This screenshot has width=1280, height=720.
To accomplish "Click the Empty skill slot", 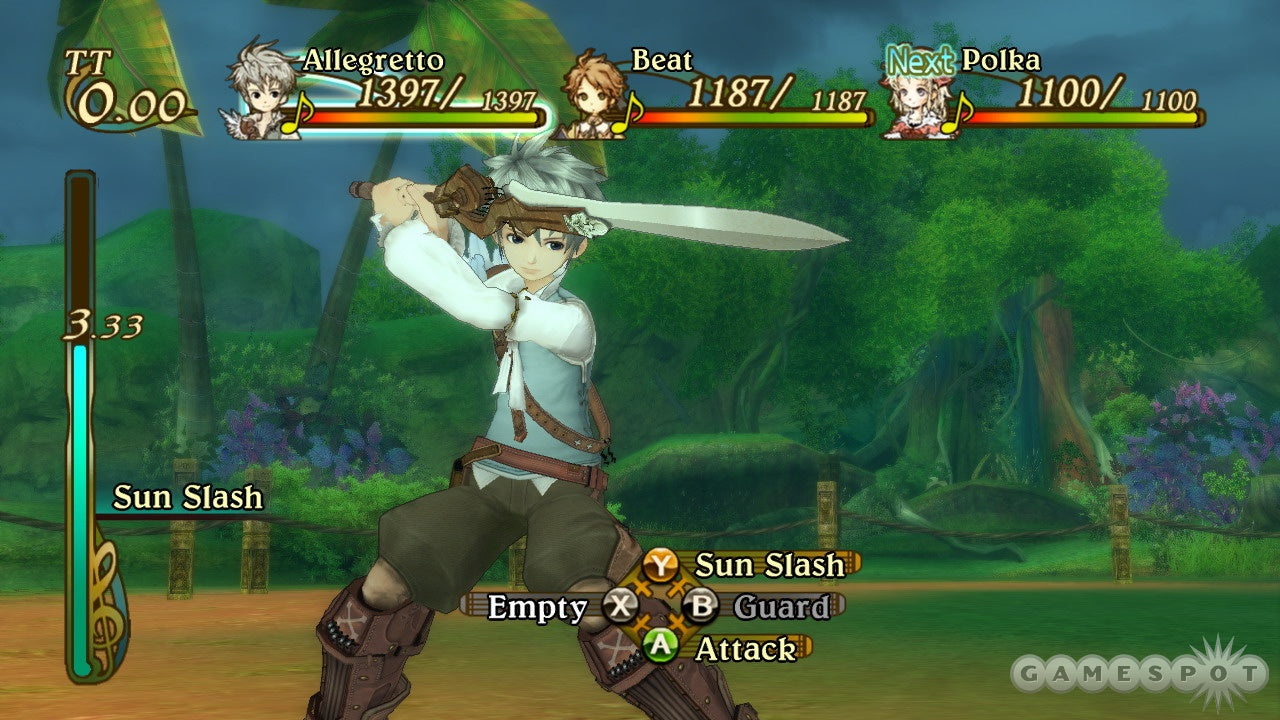I will click(536, 606).
